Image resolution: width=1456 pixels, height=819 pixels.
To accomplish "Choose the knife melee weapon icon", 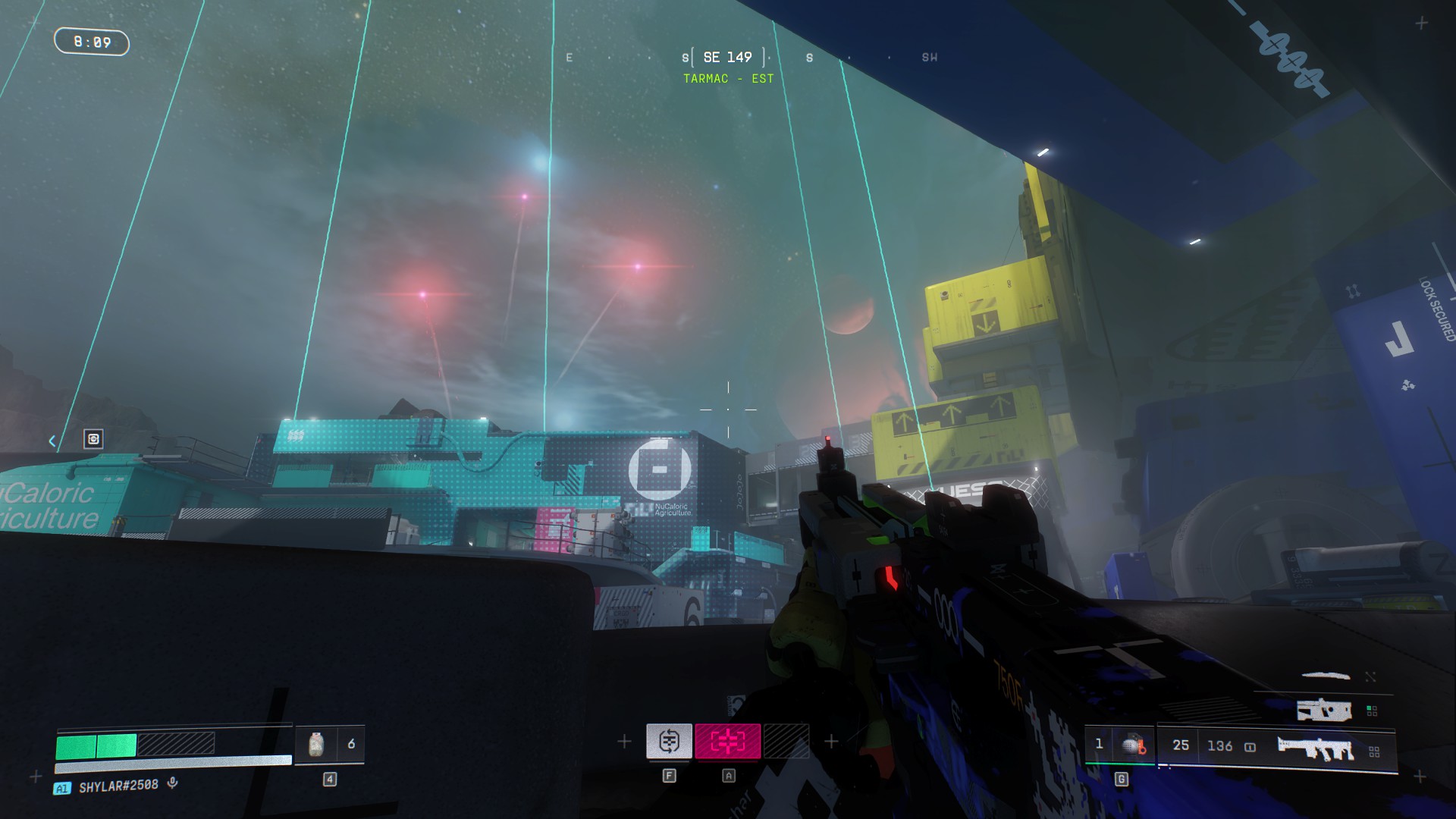I will [1326, 675].
